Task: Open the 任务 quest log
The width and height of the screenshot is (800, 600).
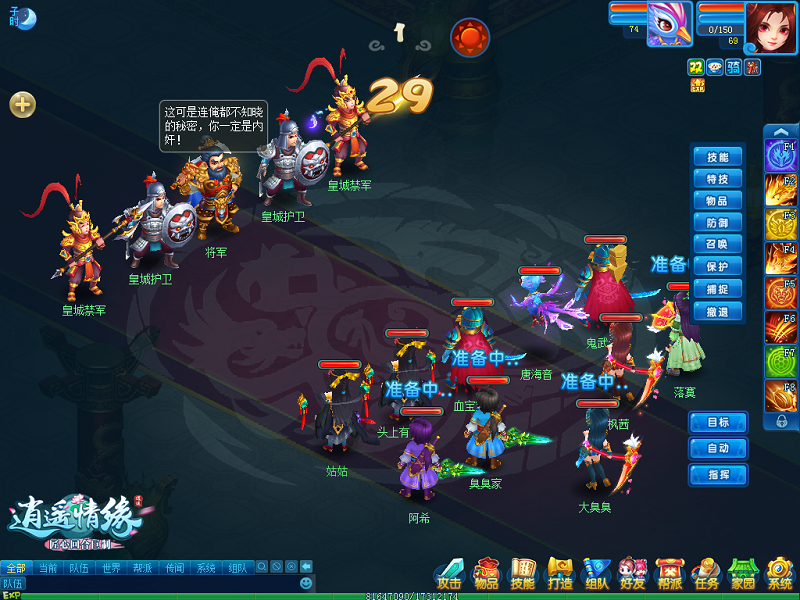Action: [x=706, y=573]
